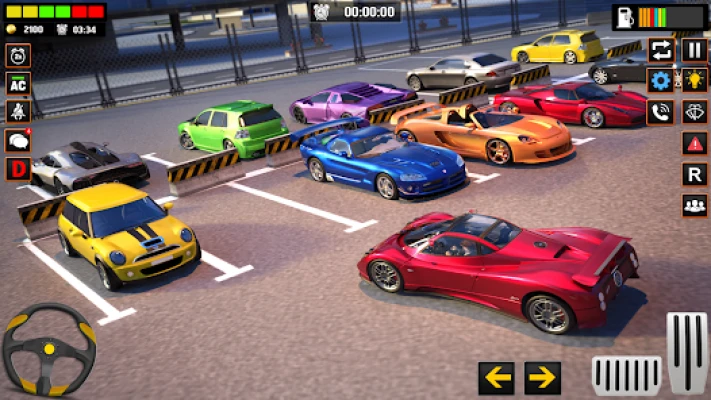Step on the tall gas pedal
711x400 pixels.
(687, 353)
